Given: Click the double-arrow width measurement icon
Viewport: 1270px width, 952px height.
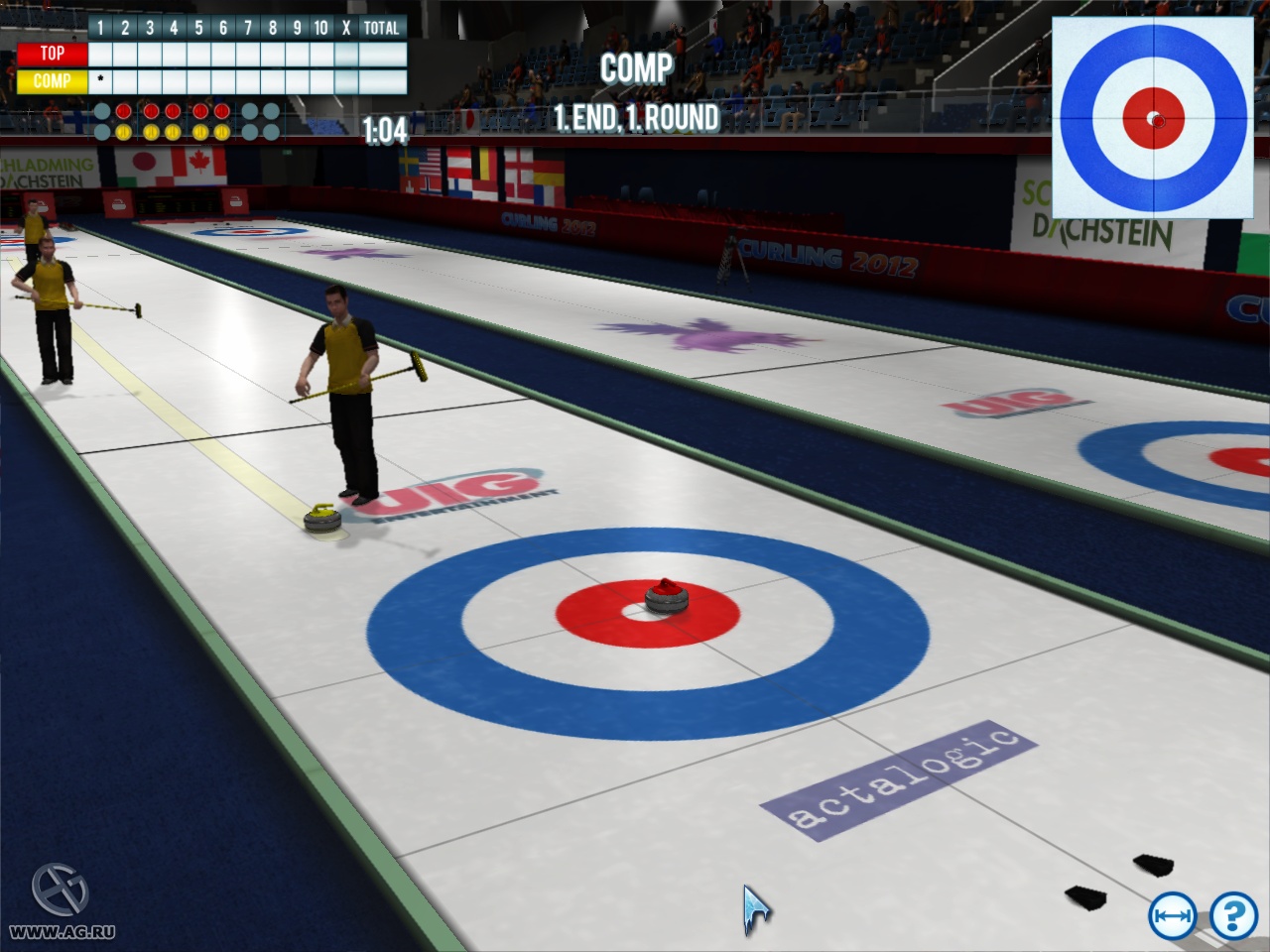Looking at the screenshot, I should tap(1175, 916).
